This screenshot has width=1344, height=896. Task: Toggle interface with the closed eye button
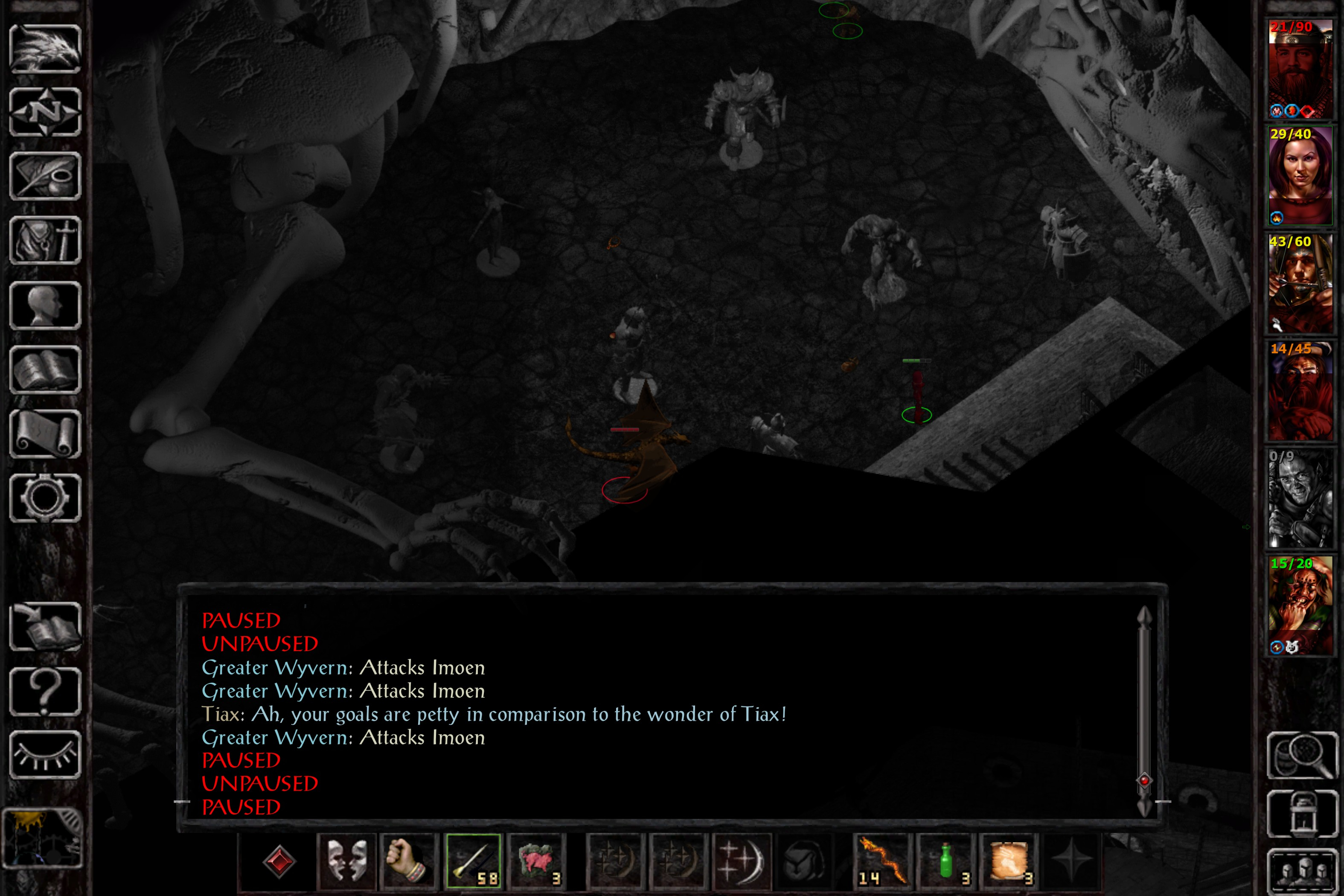click(x=45, y=755)
